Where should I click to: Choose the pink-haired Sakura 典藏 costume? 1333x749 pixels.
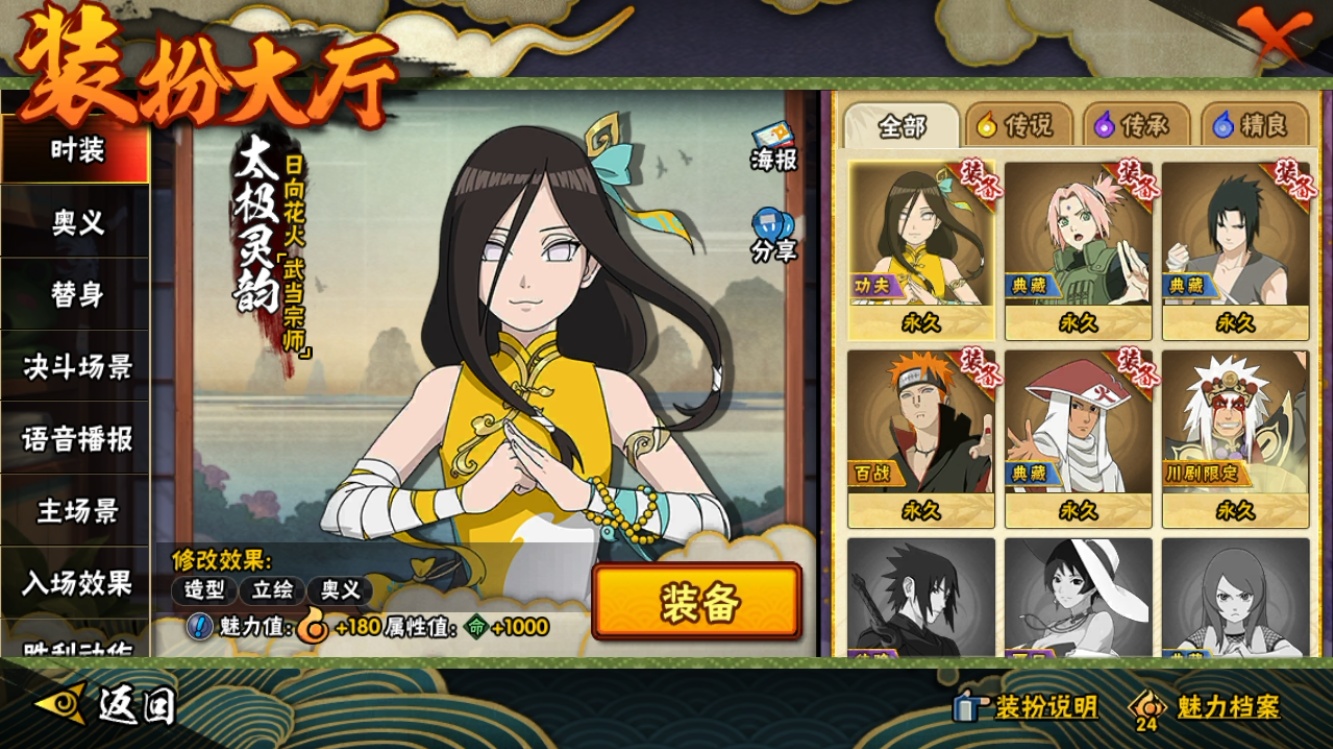click(1078, 250)
